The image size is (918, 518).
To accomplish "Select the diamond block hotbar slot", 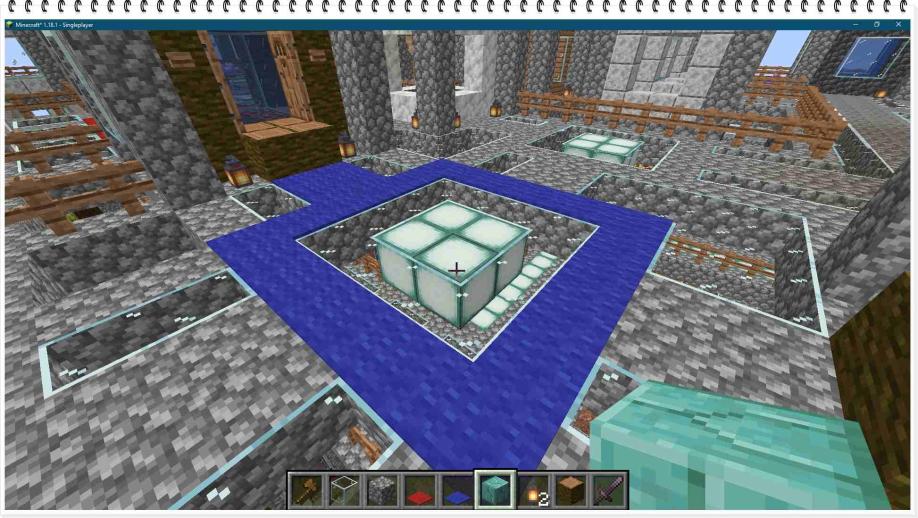I will point(495,491).
